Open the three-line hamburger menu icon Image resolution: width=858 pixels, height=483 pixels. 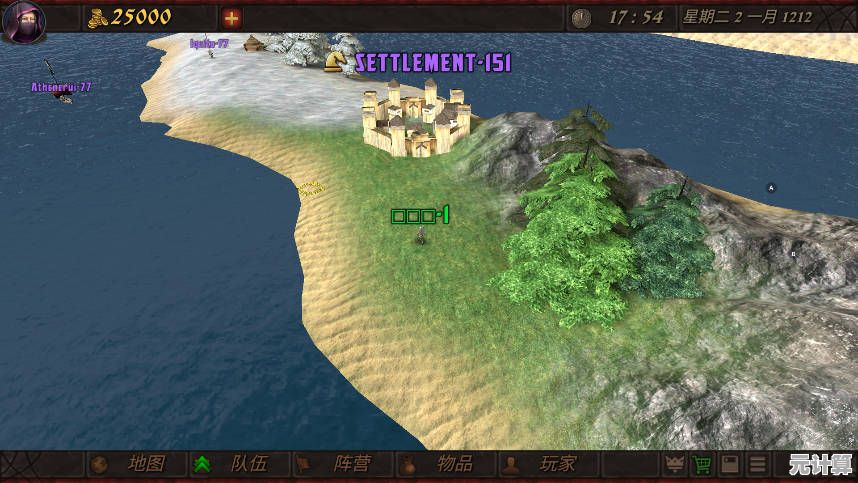[759, 465]
